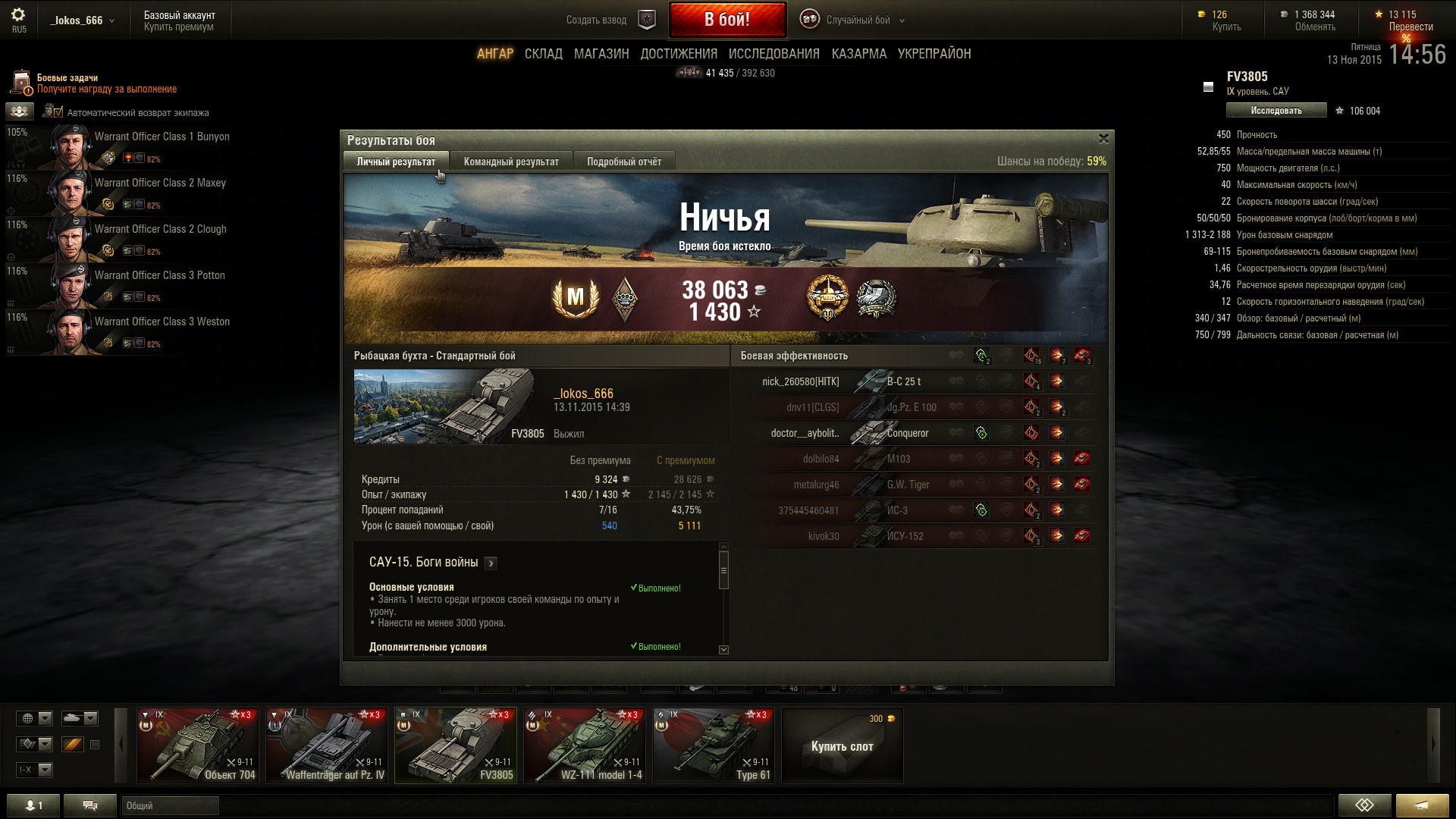Image resolution: width=1456 pixels, height=819 pixels.
Task: Enter the УКРЕПРАЙОН section
Action: (934, 54)
